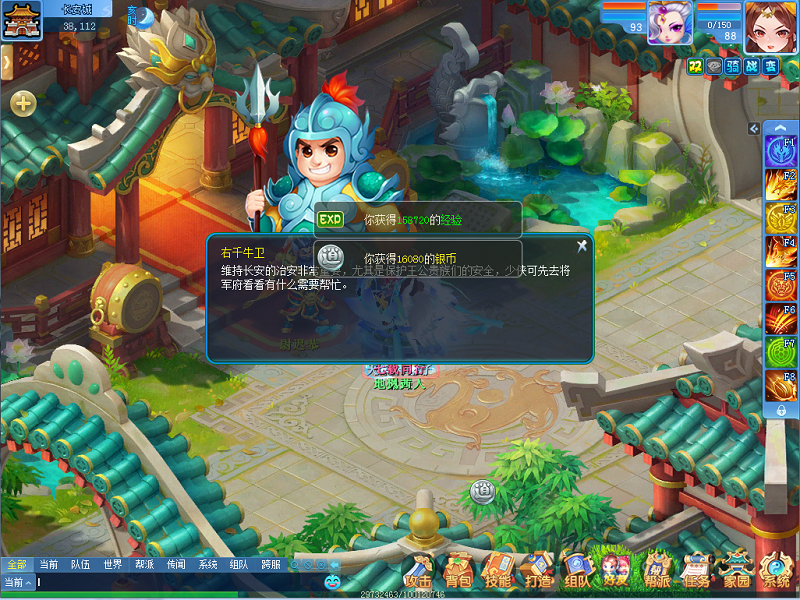Switch chat to the 帮派 channel tab
The height and width of the screenshot is (600, 800).
(145, 565)
